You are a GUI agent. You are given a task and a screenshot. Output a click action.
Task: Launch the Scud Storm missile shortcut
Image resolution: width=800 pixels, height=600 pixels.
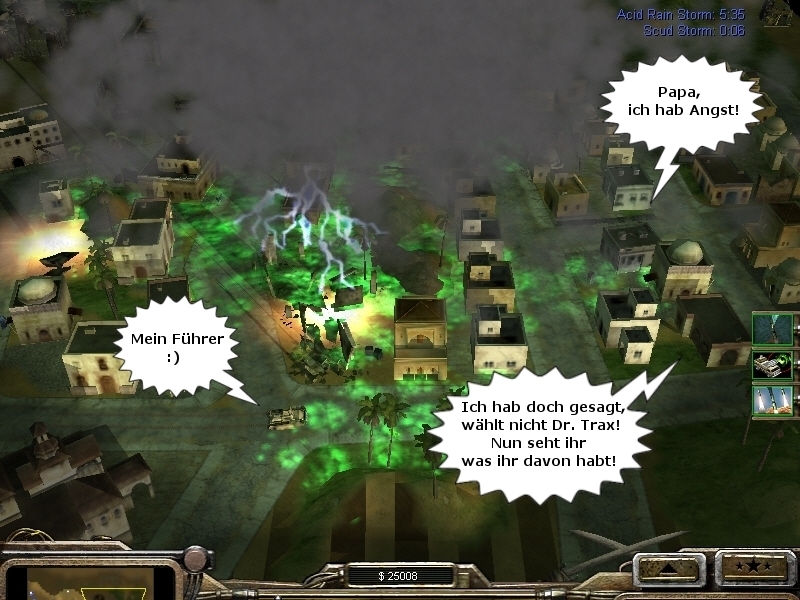coord(773,401)
